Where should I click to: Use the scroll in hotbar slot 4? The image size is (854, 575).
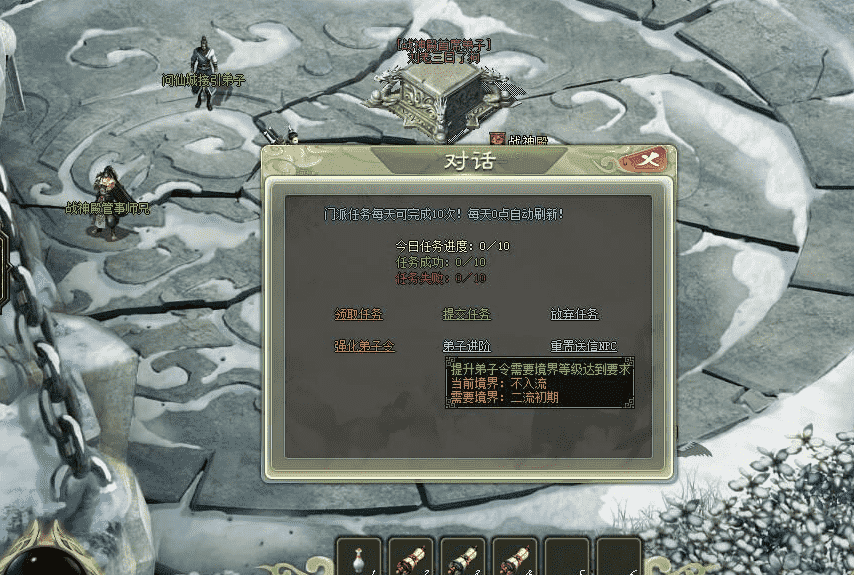(x=515, y=557)
